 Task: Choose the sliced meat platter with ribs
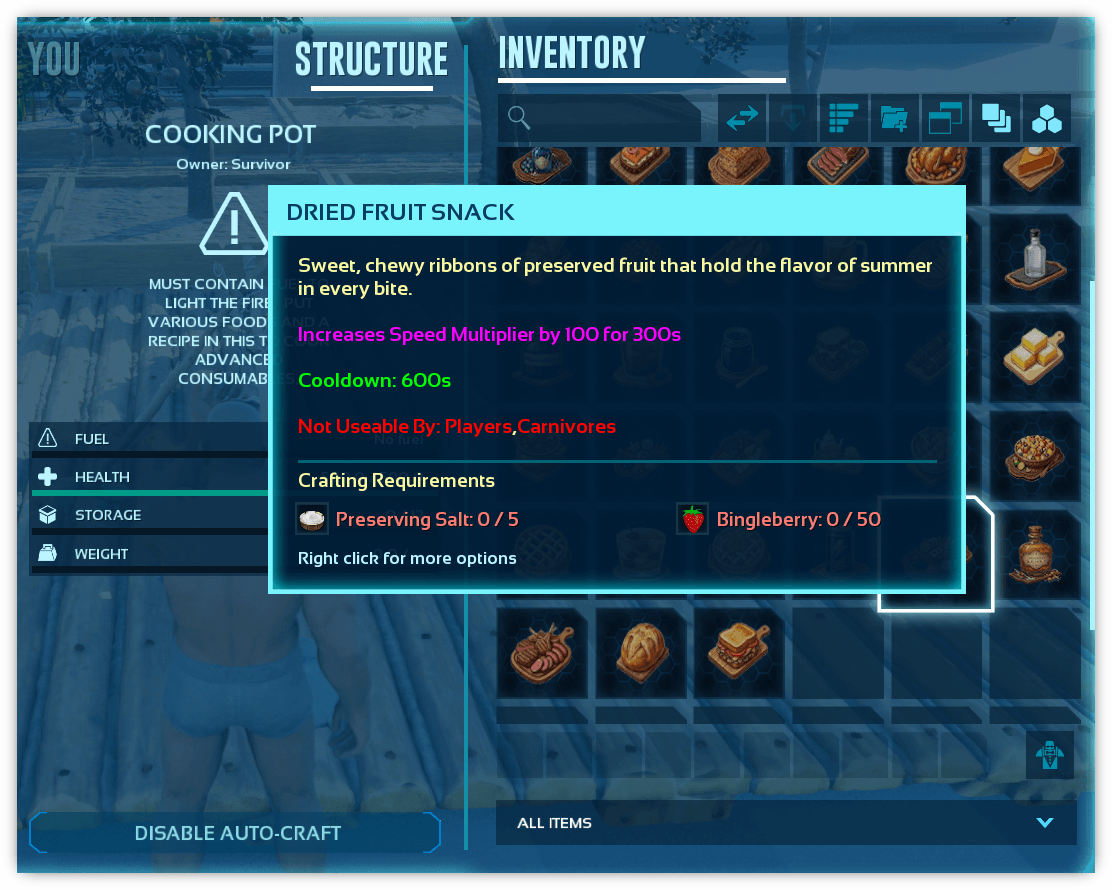tap(546, 653)
